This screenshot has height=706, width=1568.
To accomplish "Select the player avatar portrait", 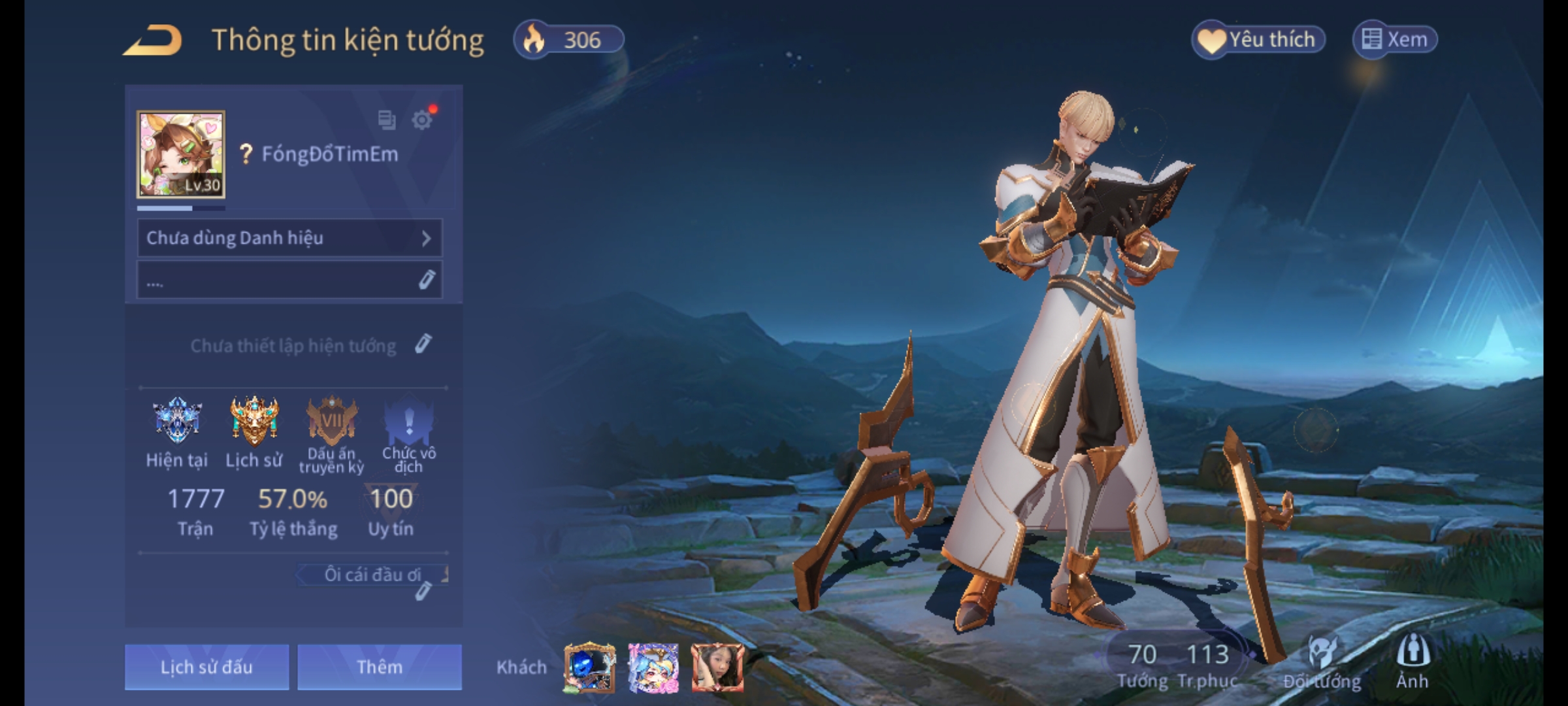I will click(181, 154).
